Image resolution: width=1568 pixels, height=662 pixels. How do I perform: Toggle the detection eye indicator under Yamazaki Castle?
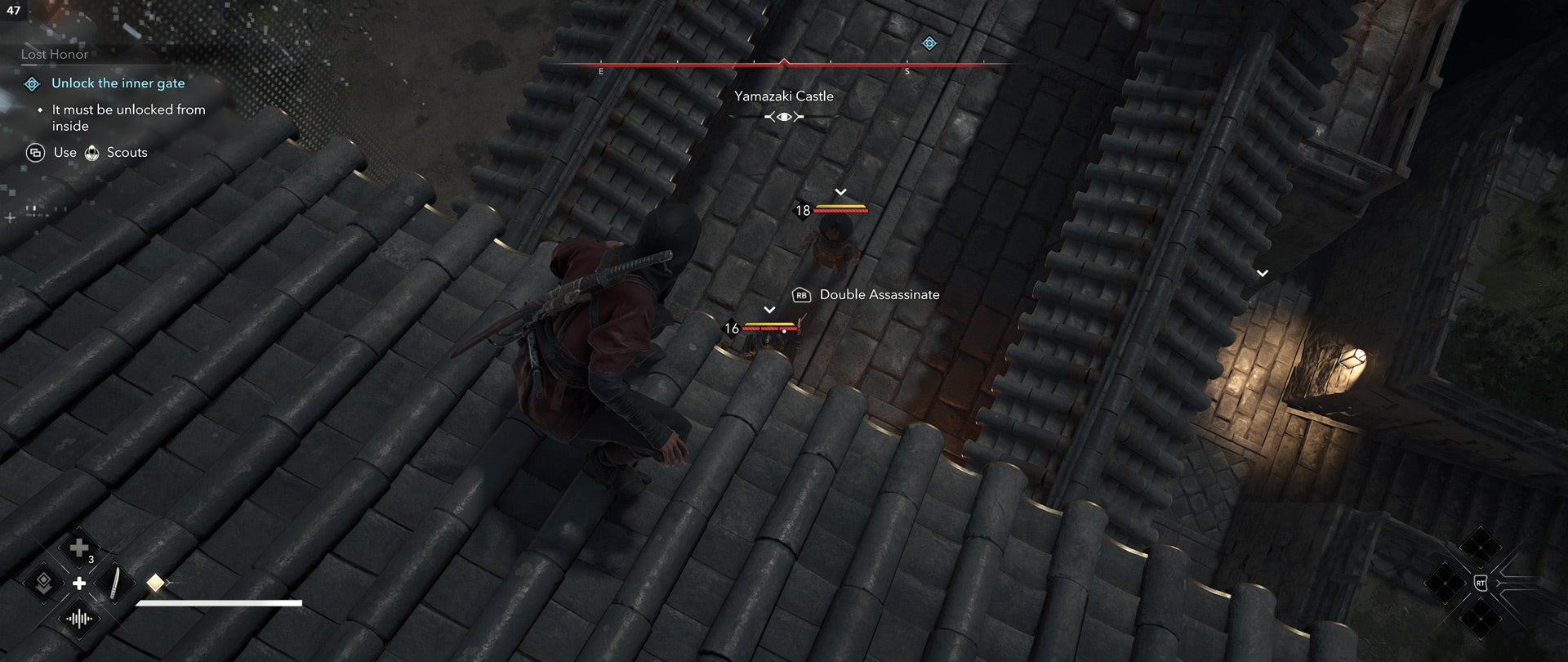tap(783, 116)
